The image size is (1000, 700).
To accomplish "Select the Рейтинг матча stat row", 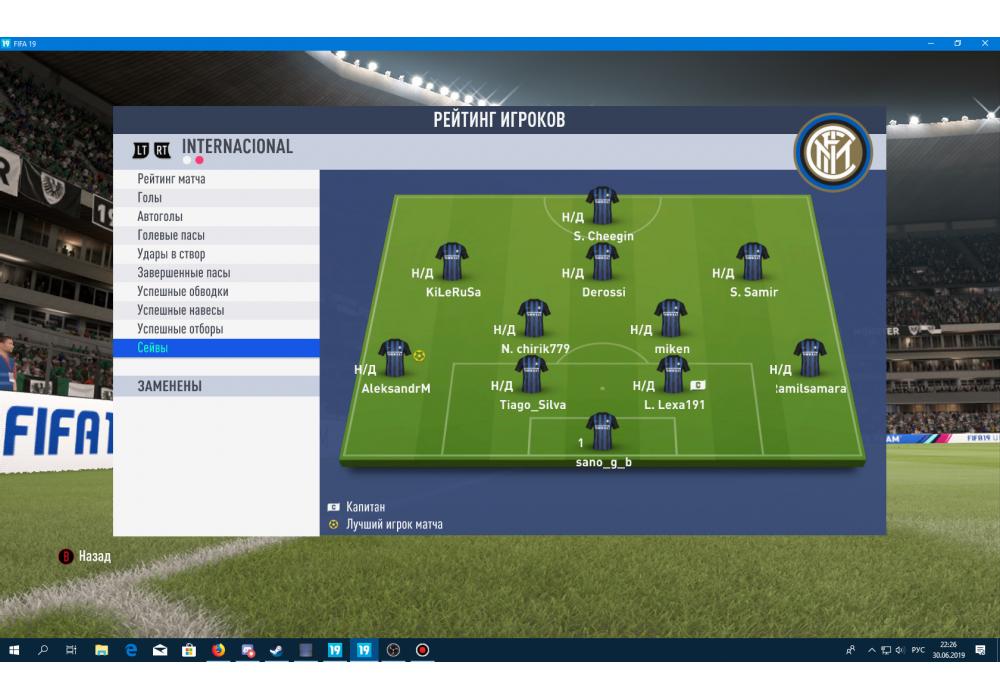I will tap(172, 179).
